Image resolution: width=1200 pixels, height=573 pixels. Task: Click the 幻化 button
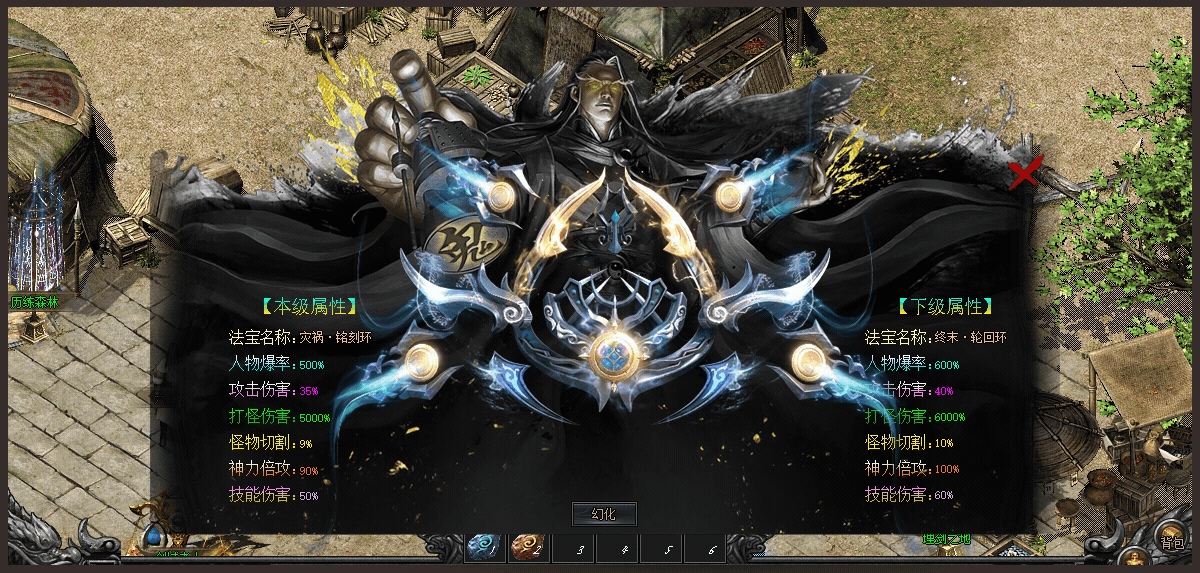tap(603, 514)
